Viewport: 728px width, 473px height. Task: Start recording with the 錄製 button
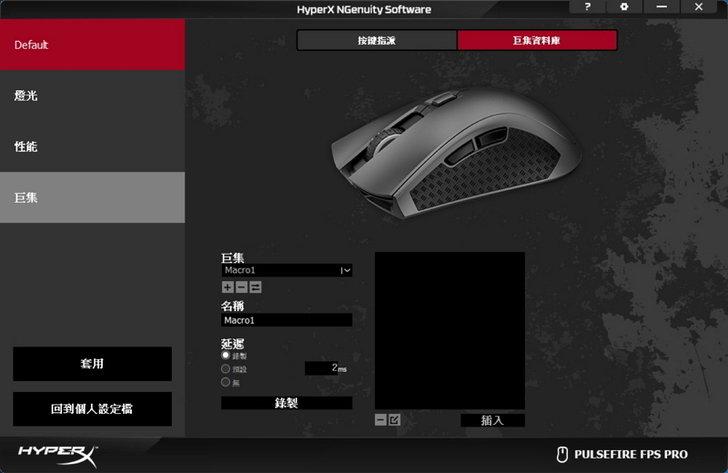pos(286,403)
